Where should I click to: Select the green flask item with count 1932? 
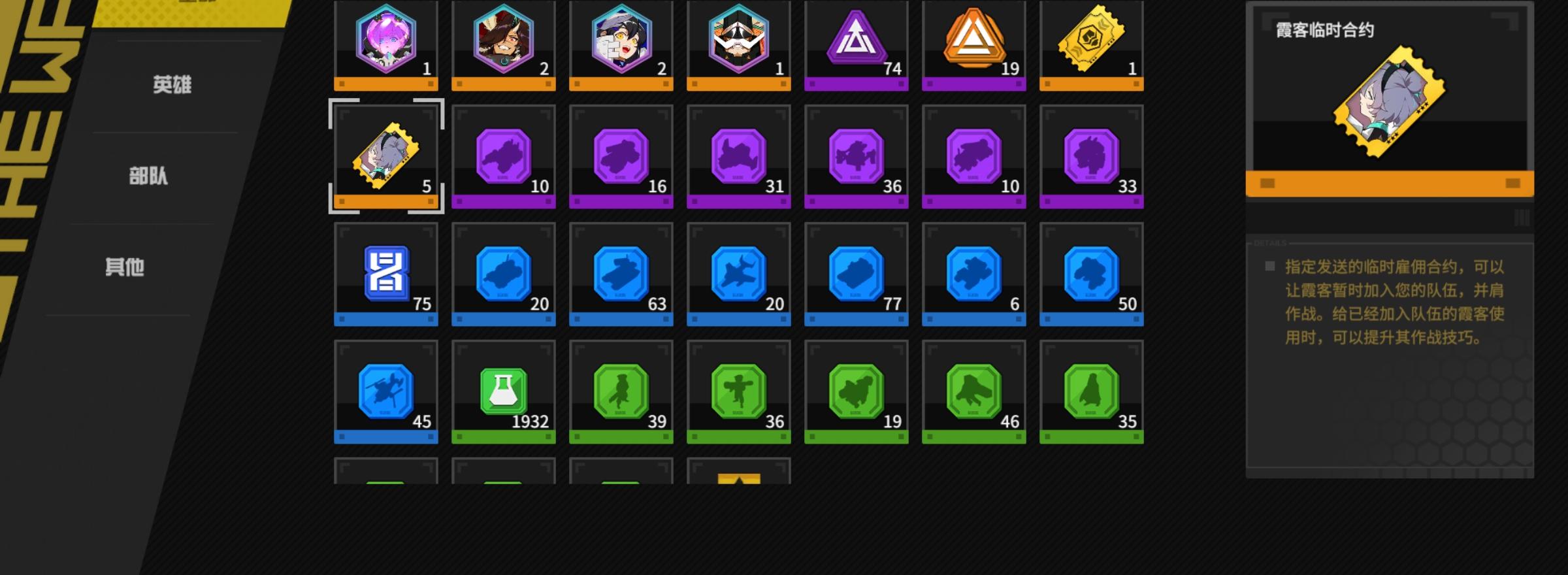504,392
